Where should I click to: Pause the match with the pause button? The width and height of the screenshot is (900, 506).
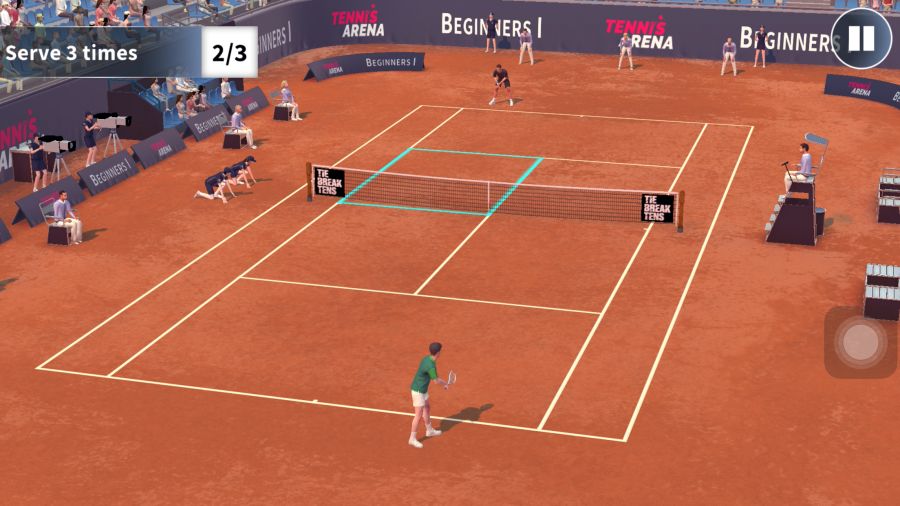click(x=860, y=39)
